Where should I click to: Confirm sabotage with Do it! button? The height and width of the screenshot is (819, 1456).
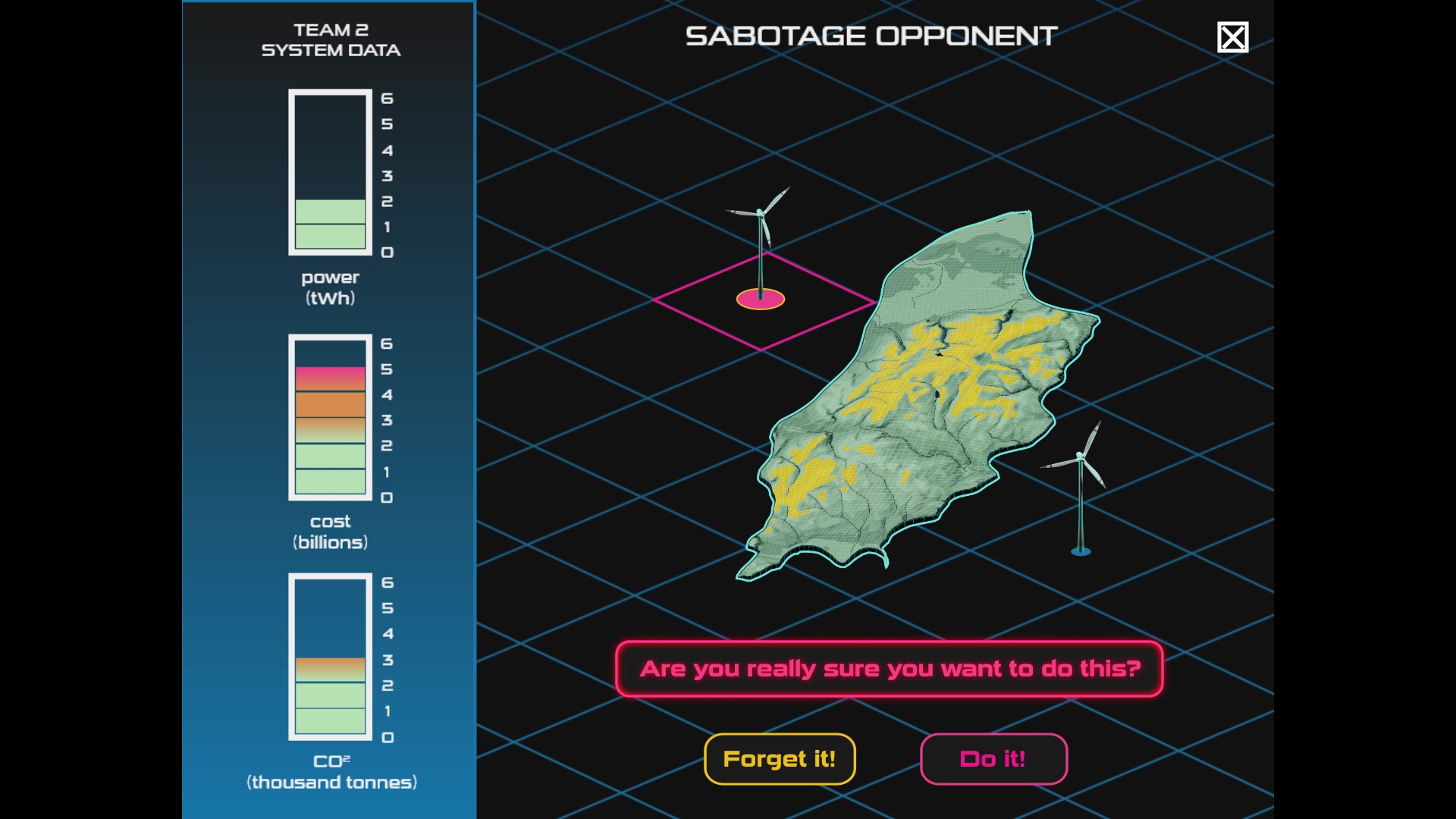(993, 759)
